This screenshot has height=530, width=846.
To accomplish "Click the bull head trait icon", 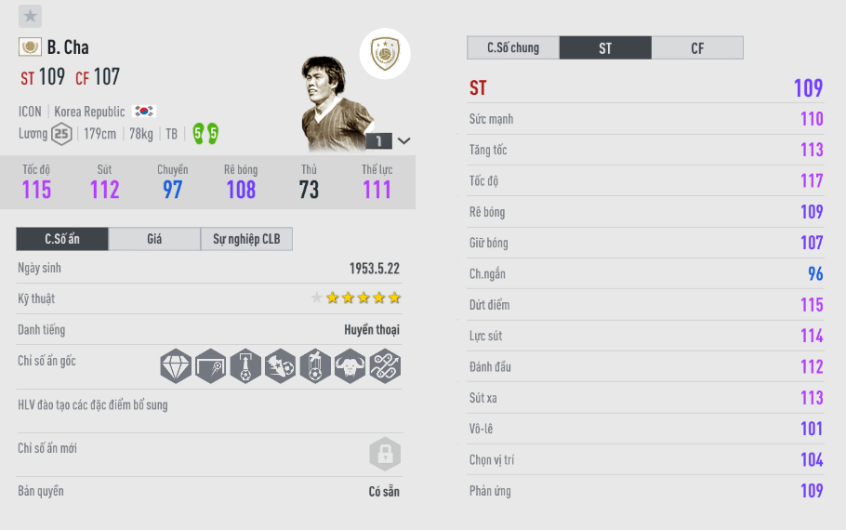I will pyautogui.click(x=350, y=365).
